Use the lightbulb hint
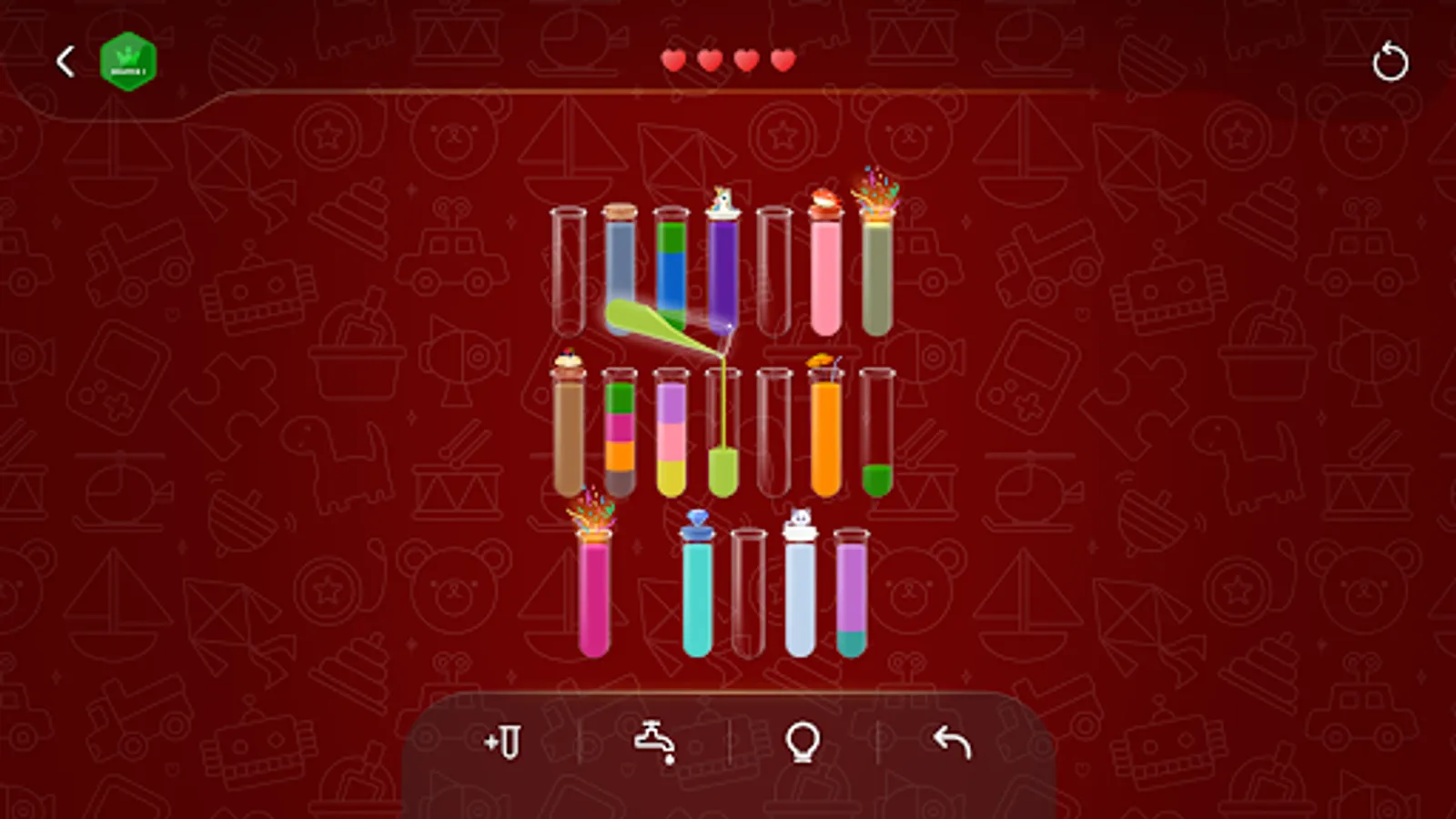This screenshot has width=1456, height=819. pyautogui.click(x=802, y=744)
